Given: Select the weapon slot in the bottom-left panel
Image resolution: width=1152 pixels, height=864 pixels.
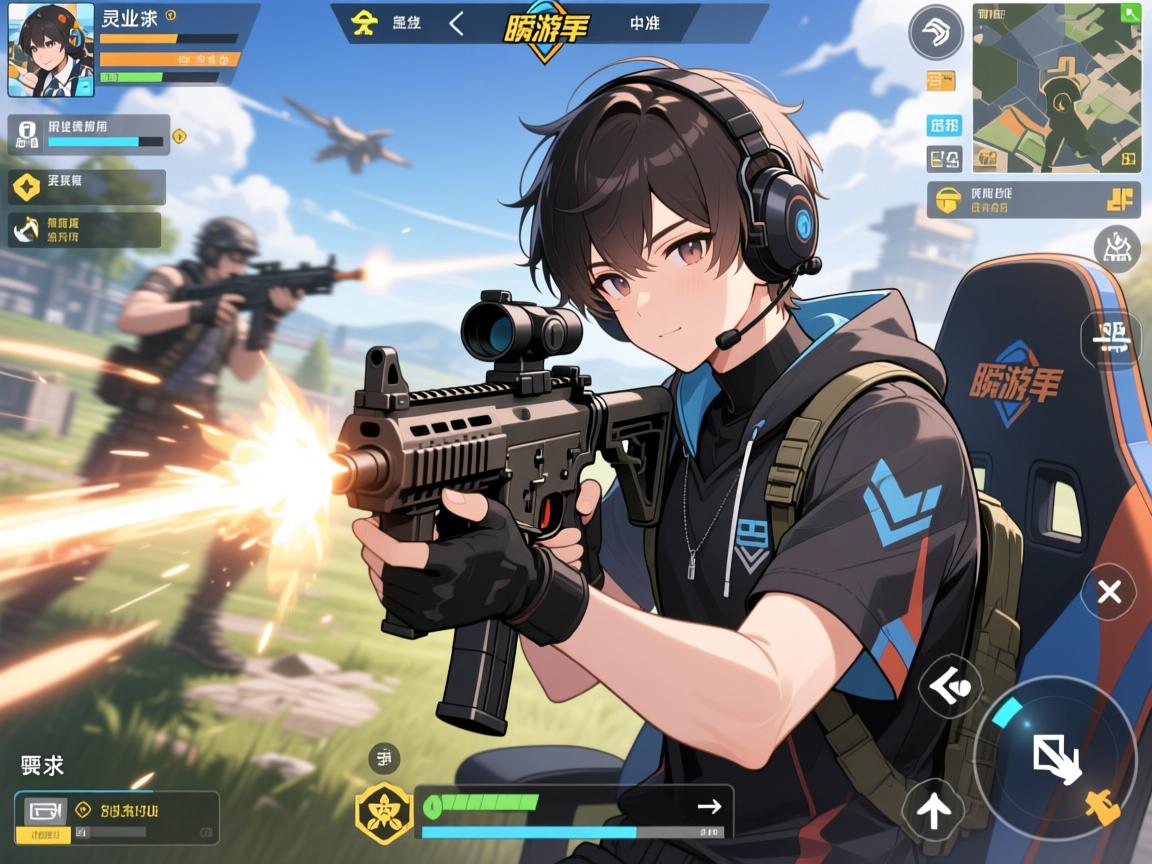Looking at the screenshot, I should [45, 812].
